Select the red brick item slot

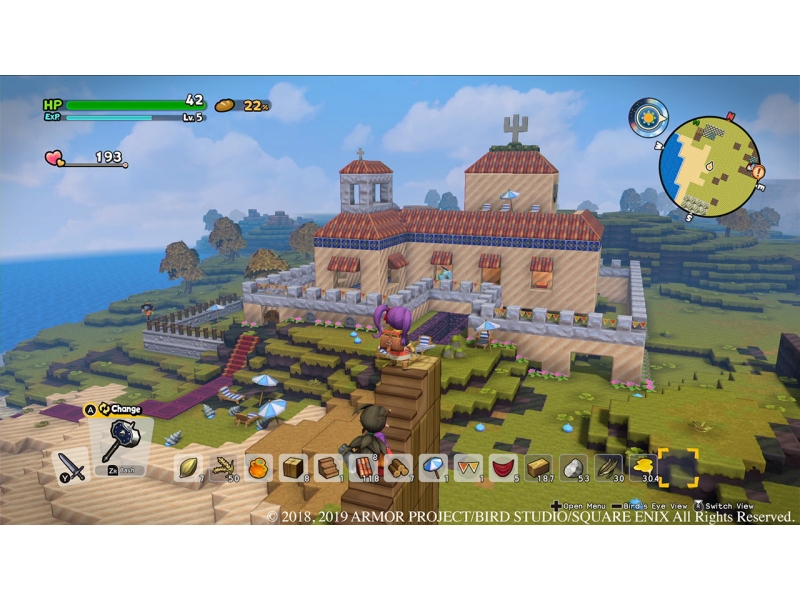point(363,467)
